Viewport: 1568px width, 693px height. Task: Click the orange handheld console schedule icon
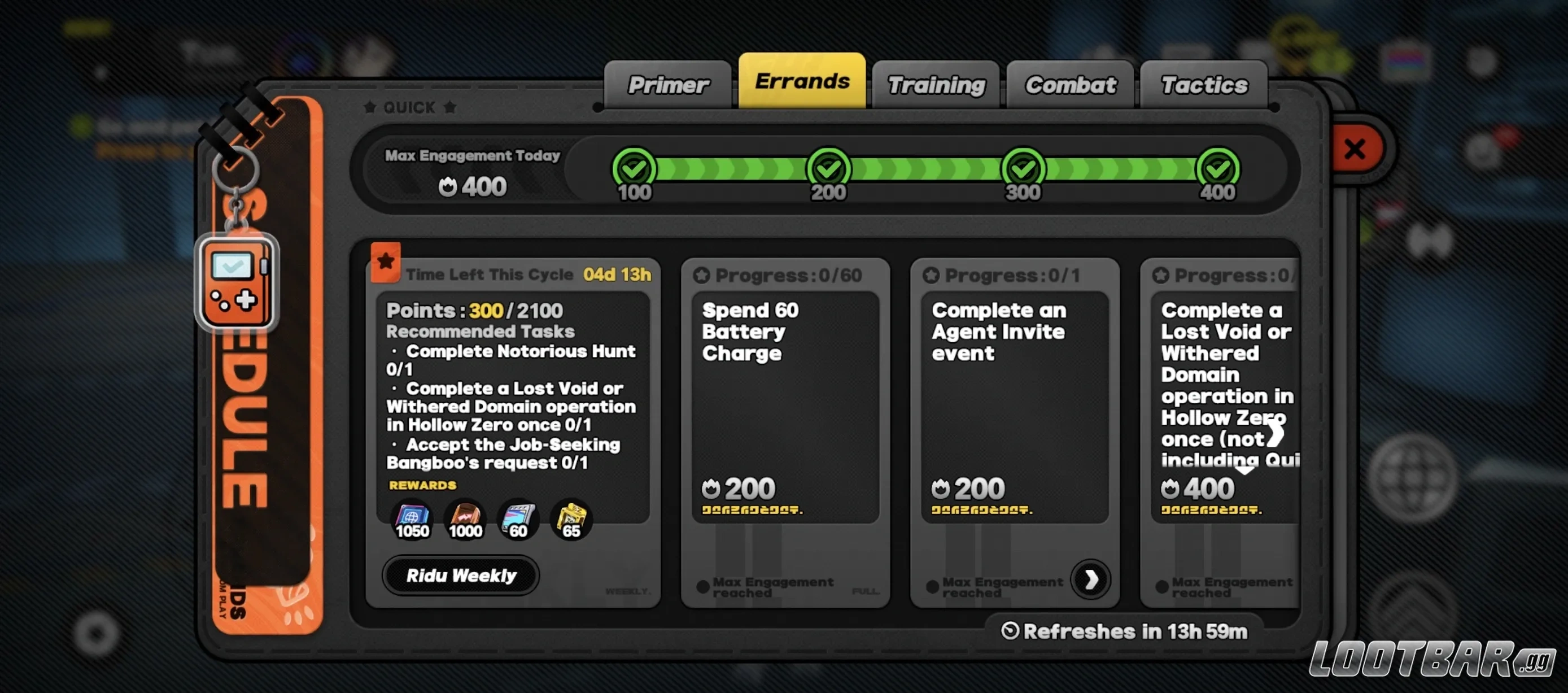click(236, 283)
